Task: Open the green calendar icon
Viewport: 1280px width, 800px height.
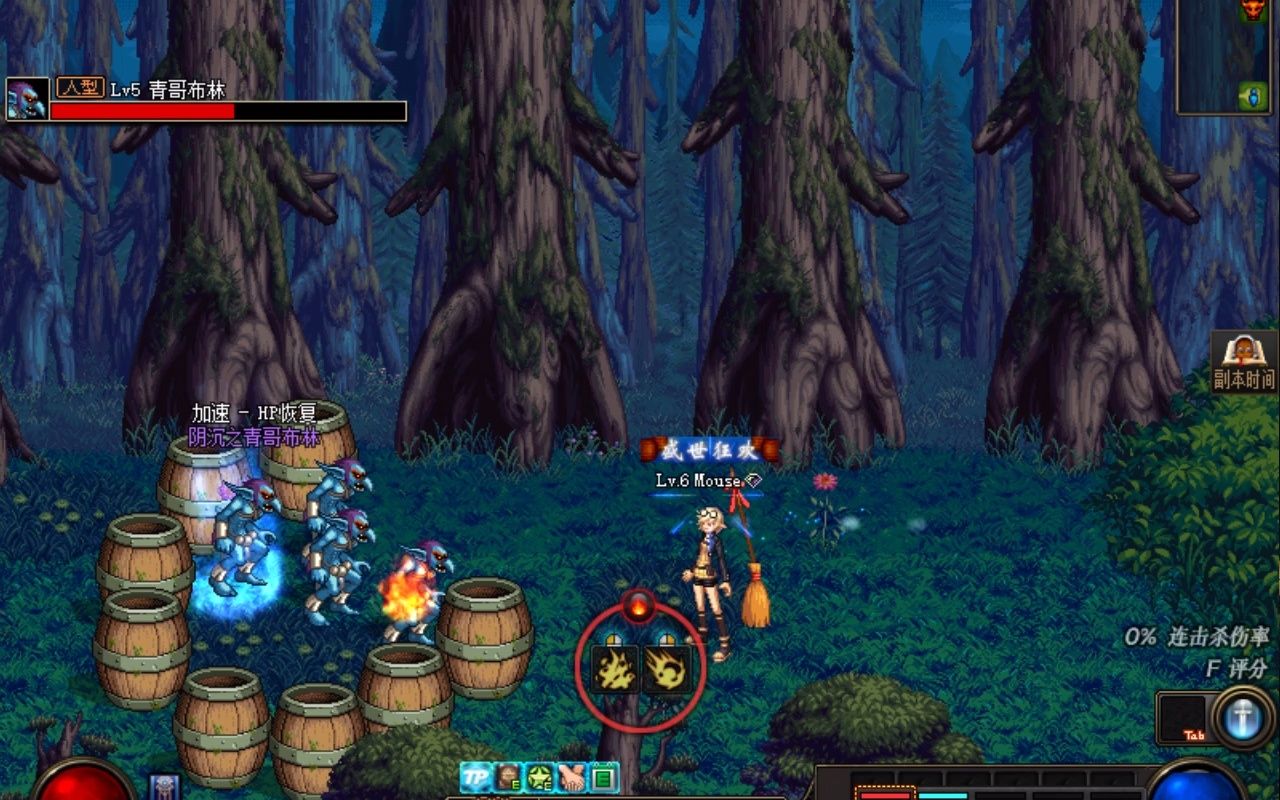Action: click(x=603, y=777)
